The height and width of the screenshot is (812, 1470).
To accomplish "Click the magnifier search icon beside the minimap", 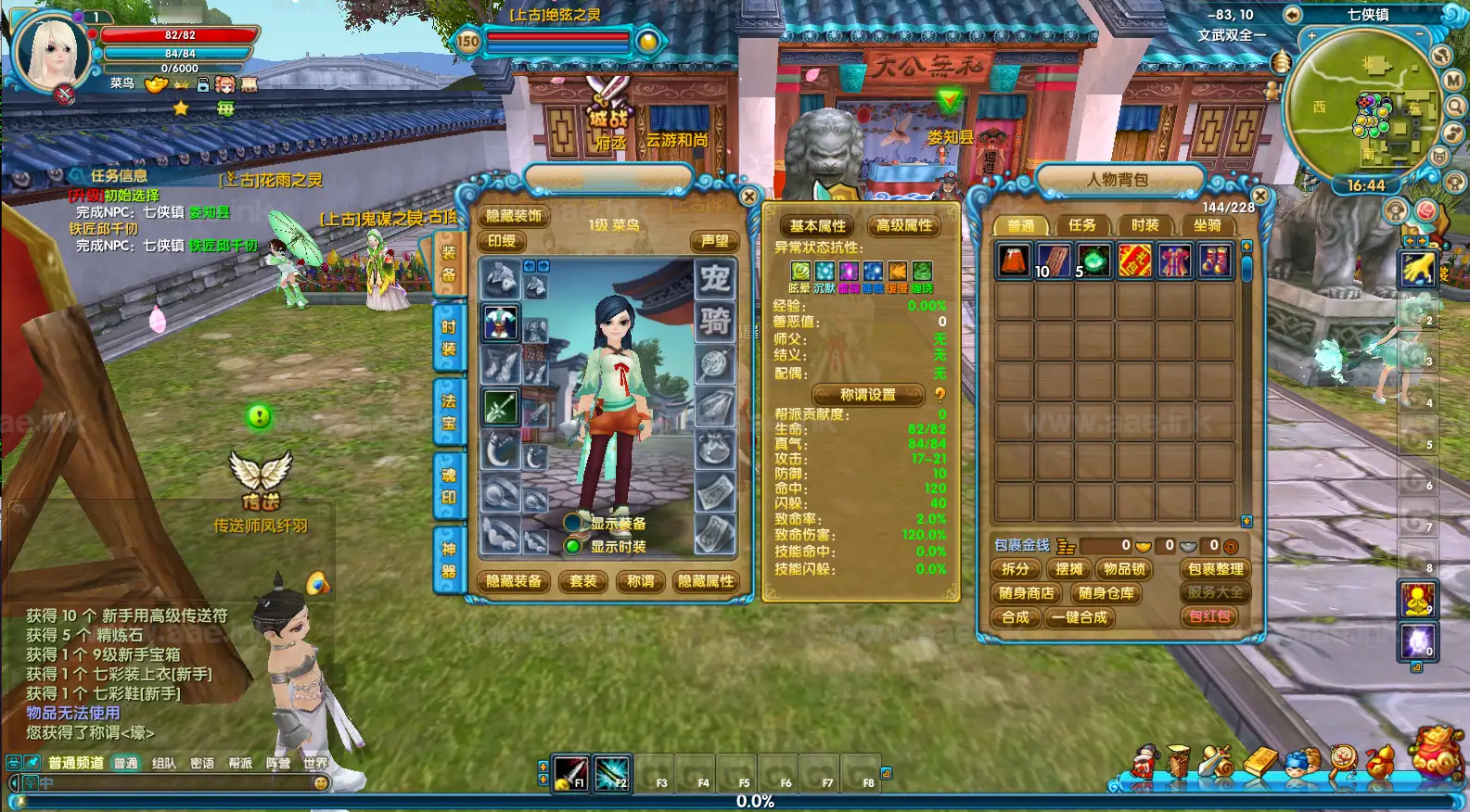I will 1453,106.
